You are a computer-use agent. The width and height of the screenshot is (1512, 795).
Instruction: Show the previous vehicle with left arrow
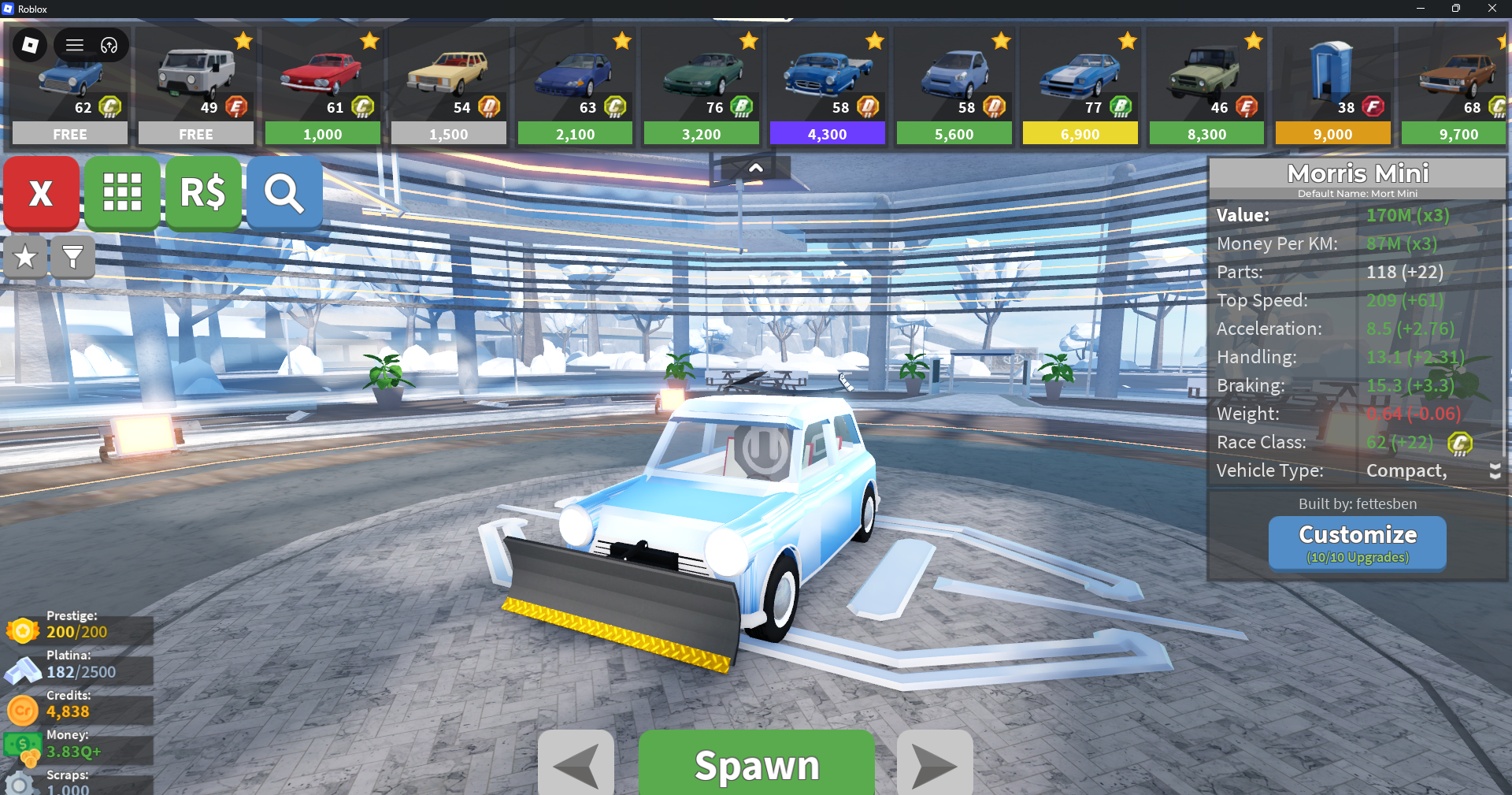coord(576,764)
